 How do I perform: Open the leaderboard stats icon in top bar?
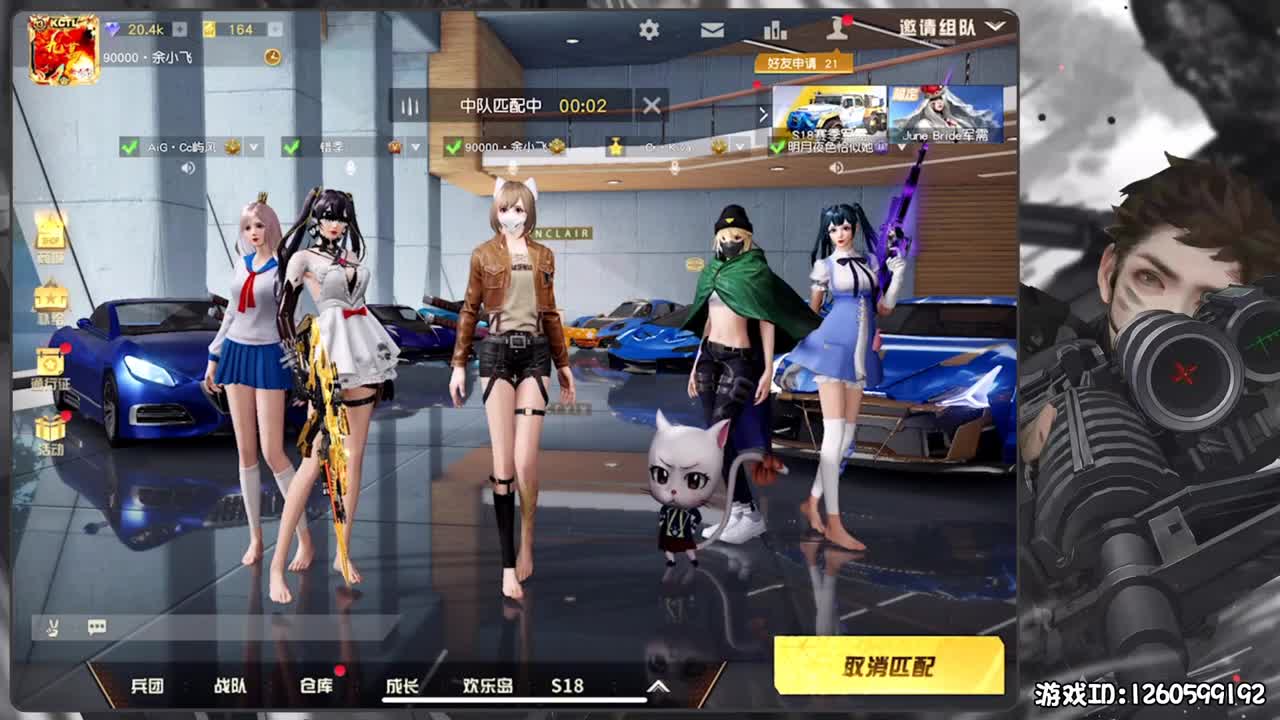tap(775, 31)
